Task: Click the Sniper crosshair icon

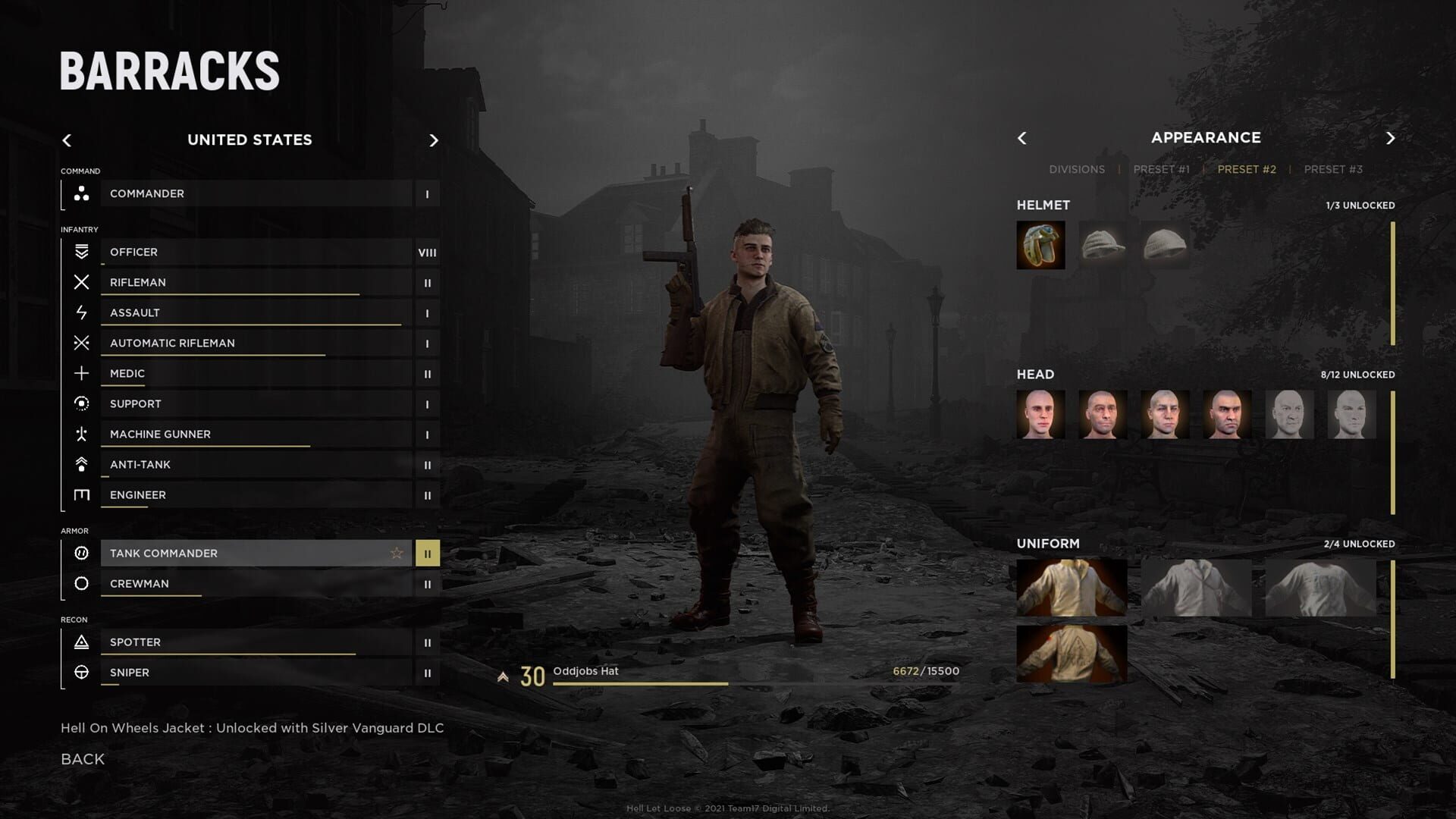Action: 80,672
